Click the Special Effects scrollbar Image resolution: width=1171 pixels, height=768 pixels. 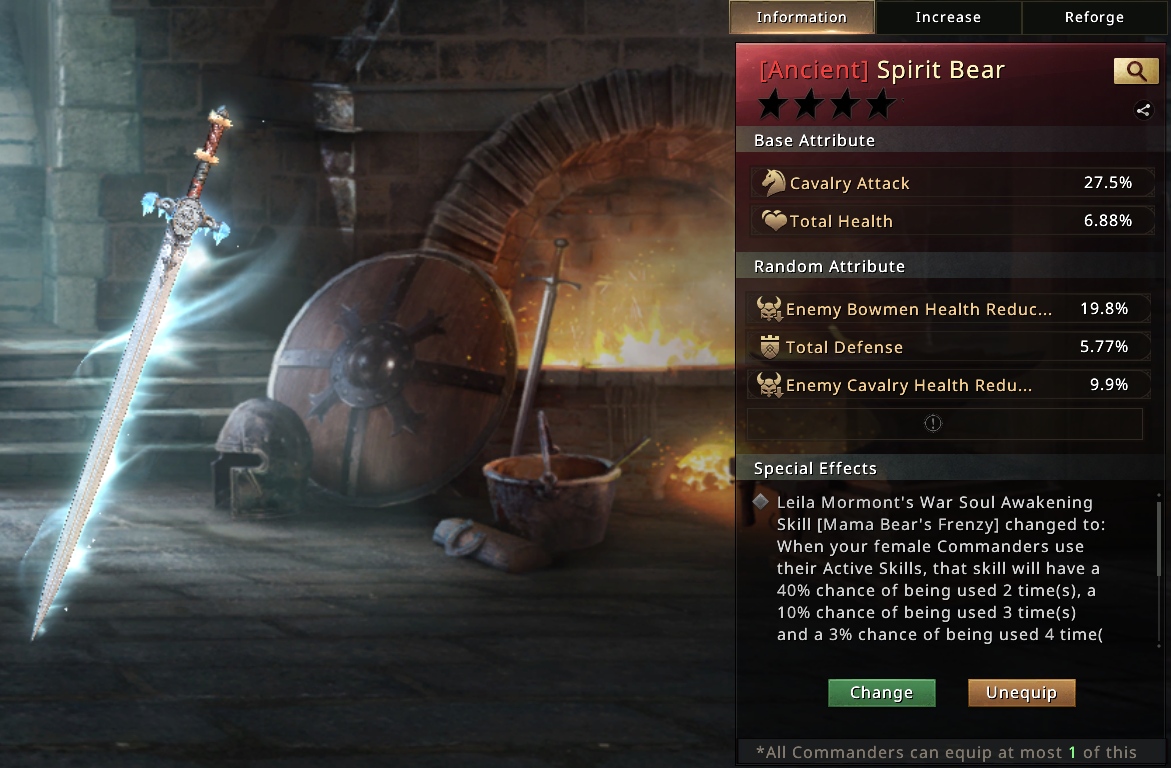1159,570
